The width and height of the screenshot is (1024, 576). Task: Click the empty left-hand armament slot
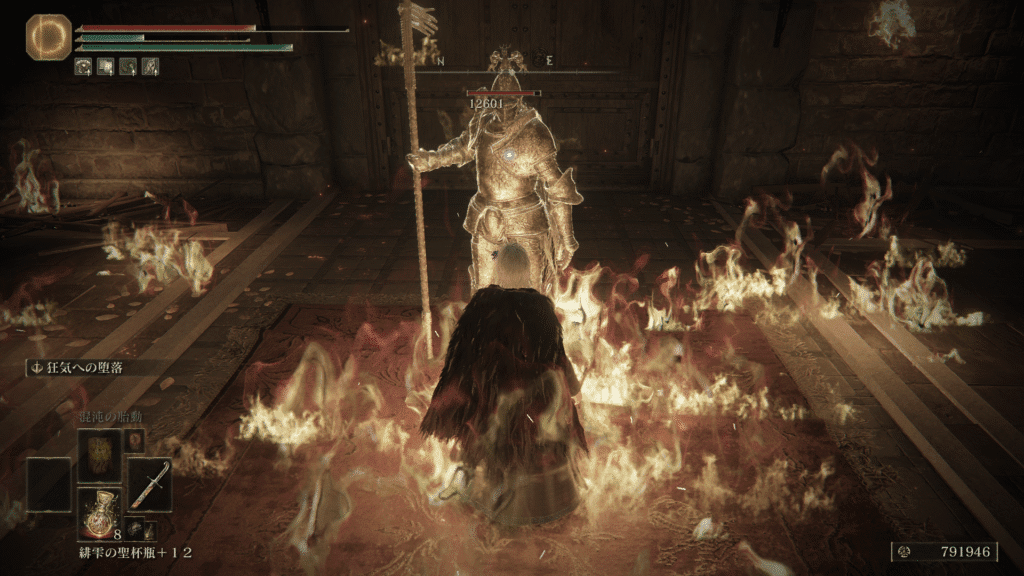tap(48, 484)
